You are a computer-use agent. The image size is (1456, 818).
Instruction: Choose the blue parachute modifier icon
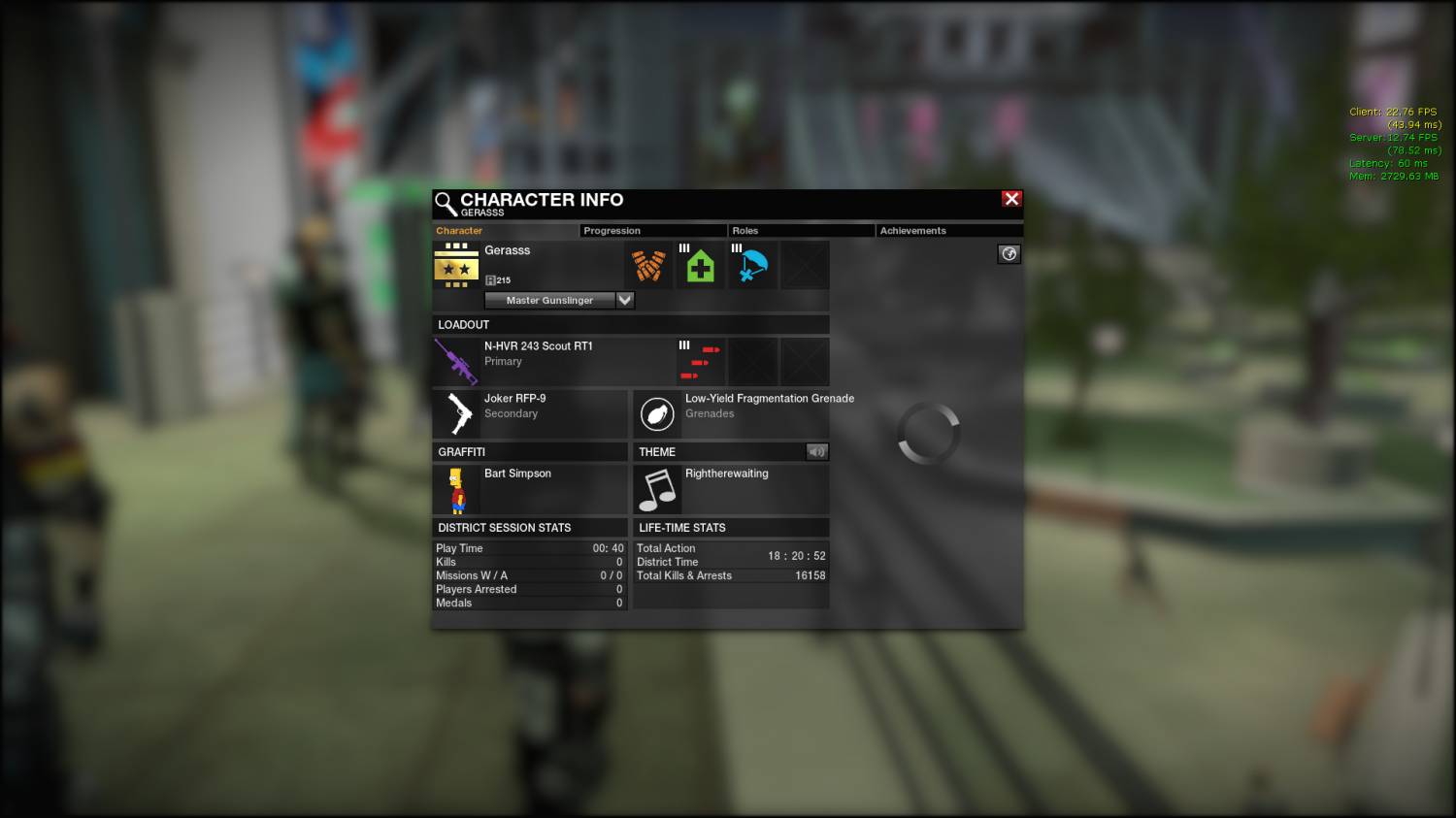(x=753, y=265)
